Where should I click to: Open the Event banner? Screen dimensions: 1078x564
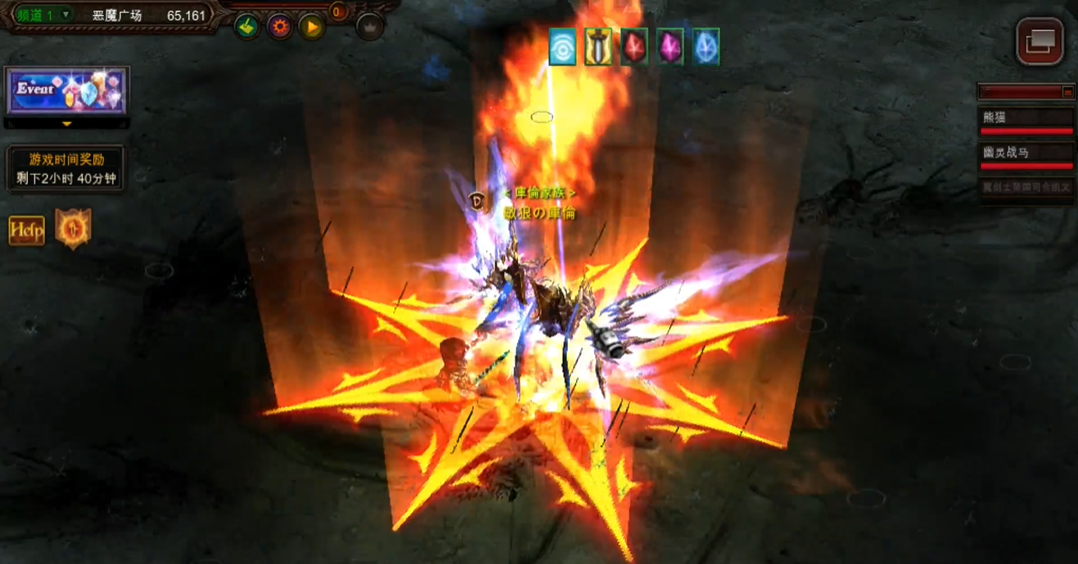pyautogui.click(x=67, y=92)
